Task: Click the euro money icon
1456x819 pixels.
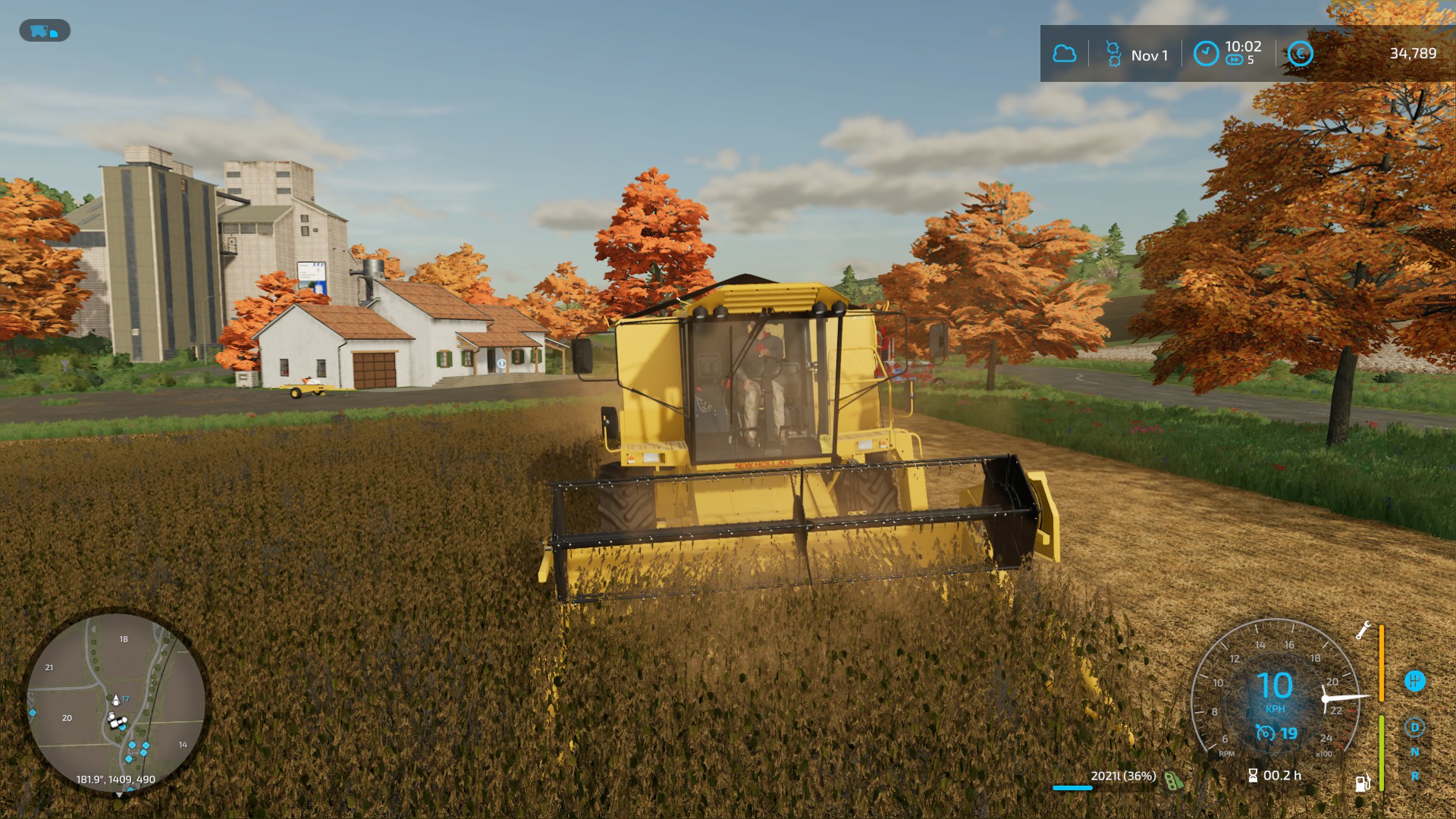Action: coord(1300,54)
